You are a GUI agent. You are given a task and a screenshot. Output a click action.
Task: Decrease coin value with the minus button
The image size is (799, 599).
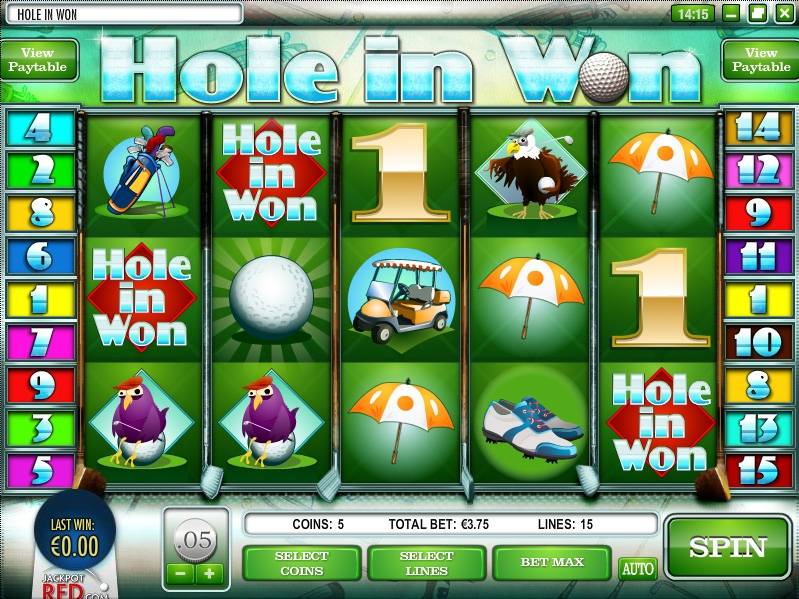click(179, 573)
